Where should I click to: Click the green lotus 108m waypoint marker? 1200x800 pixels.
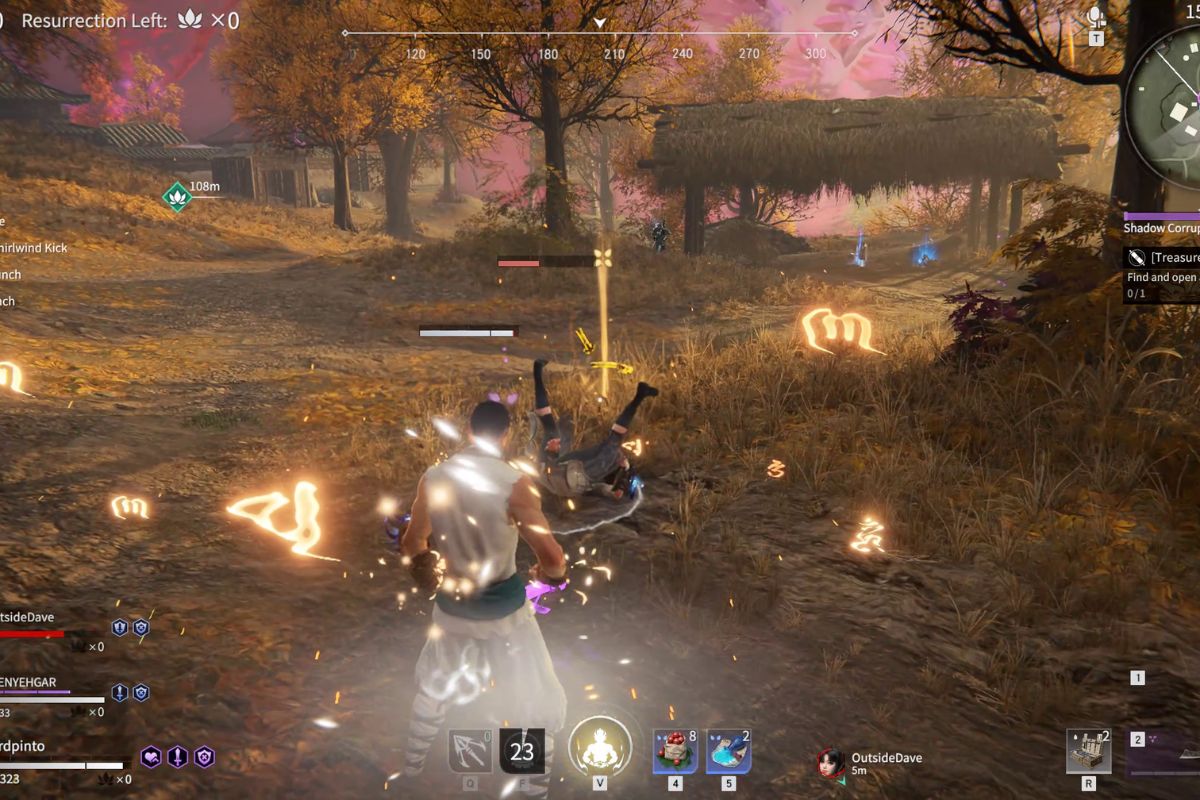177,196
